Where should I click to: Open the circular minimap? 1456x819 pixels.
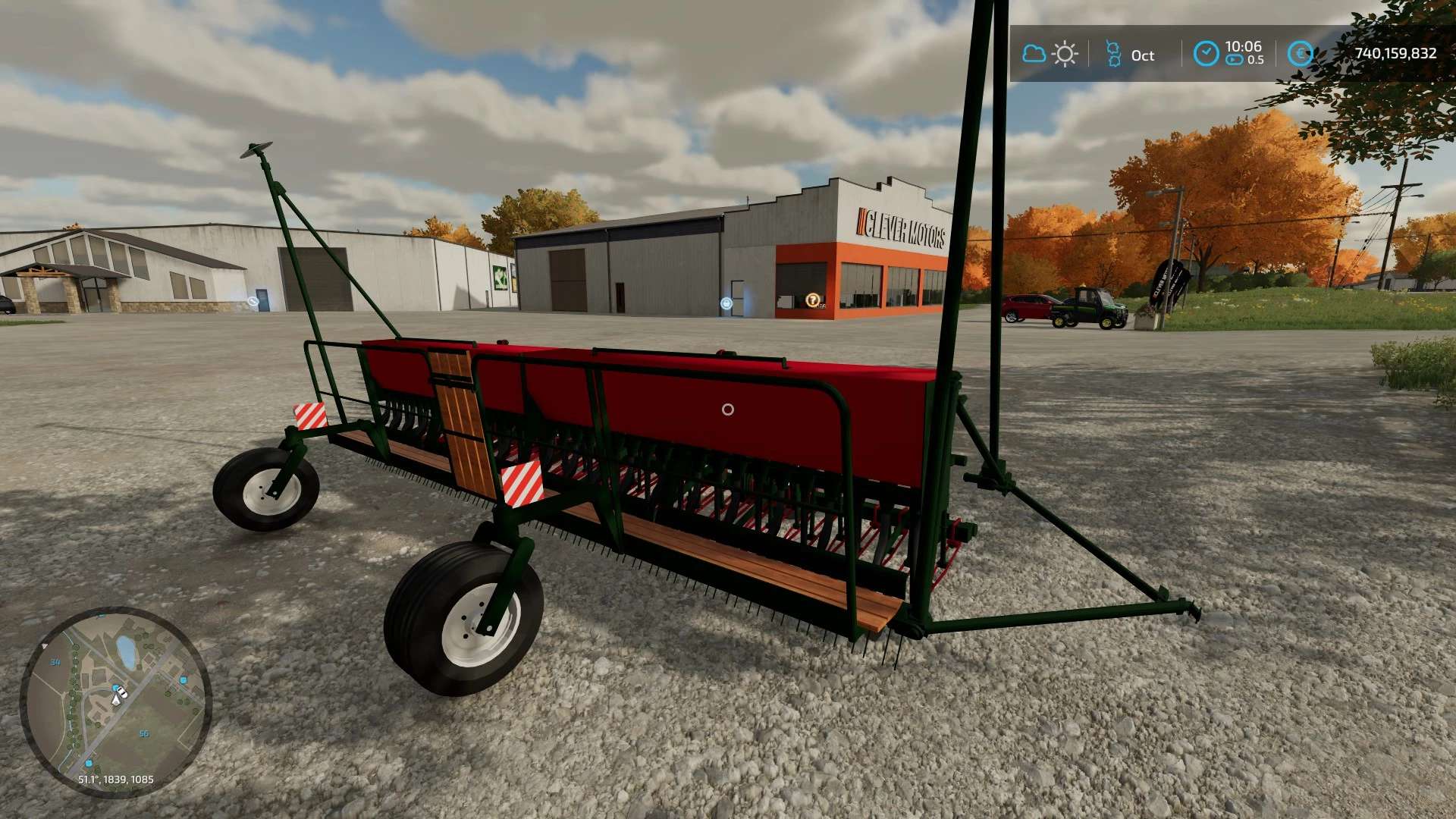click(x=115, y=701)
